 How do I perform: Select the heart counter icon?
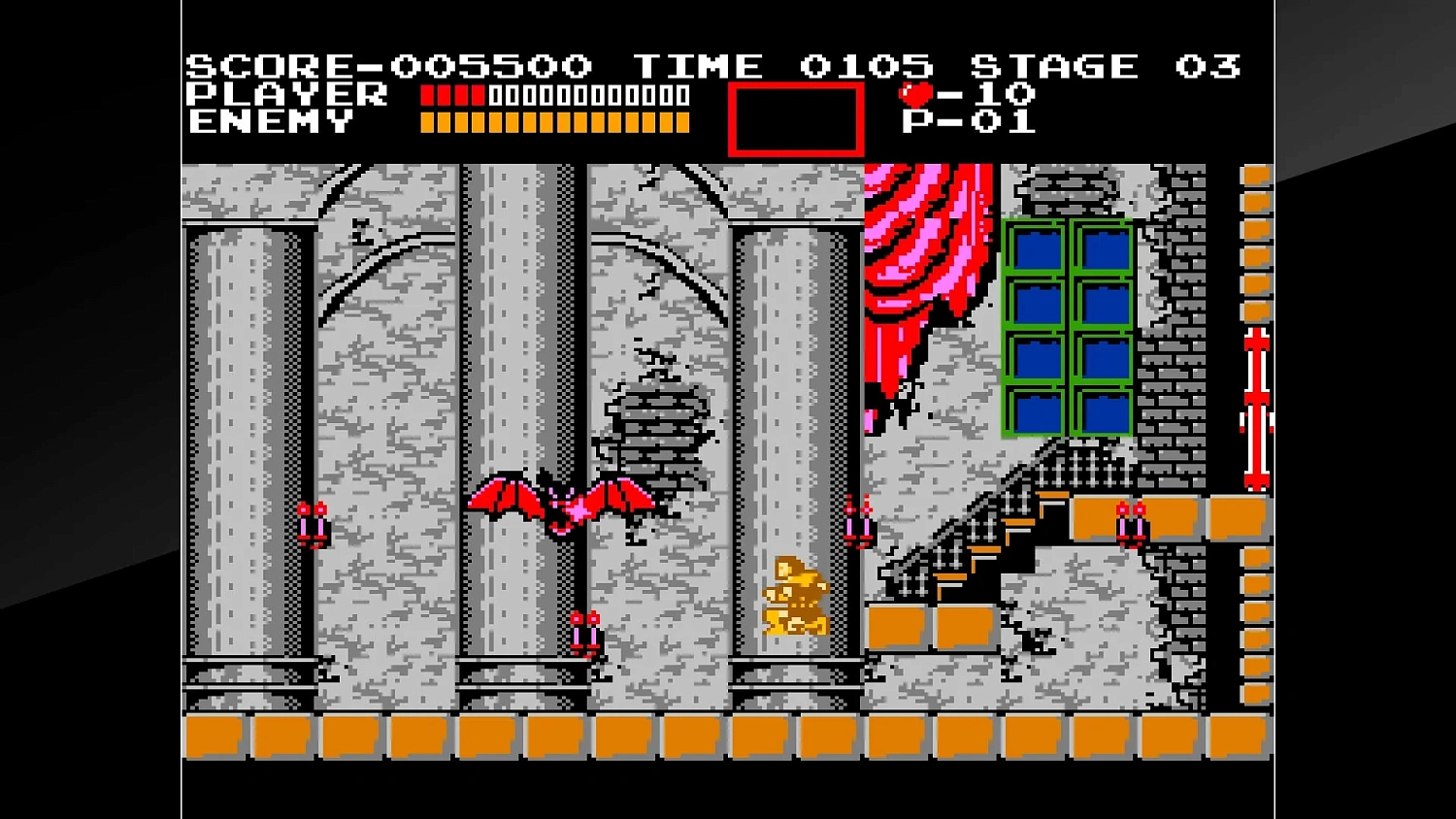(917, 92)
